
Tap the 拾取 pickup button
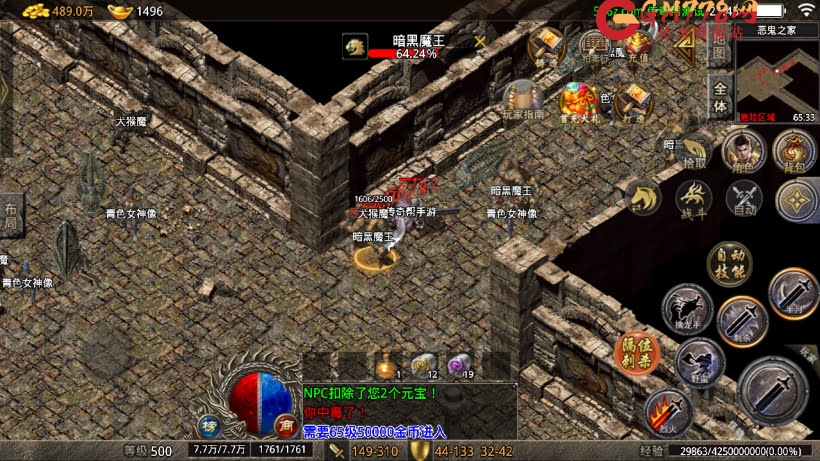click(x=694, y=153)
